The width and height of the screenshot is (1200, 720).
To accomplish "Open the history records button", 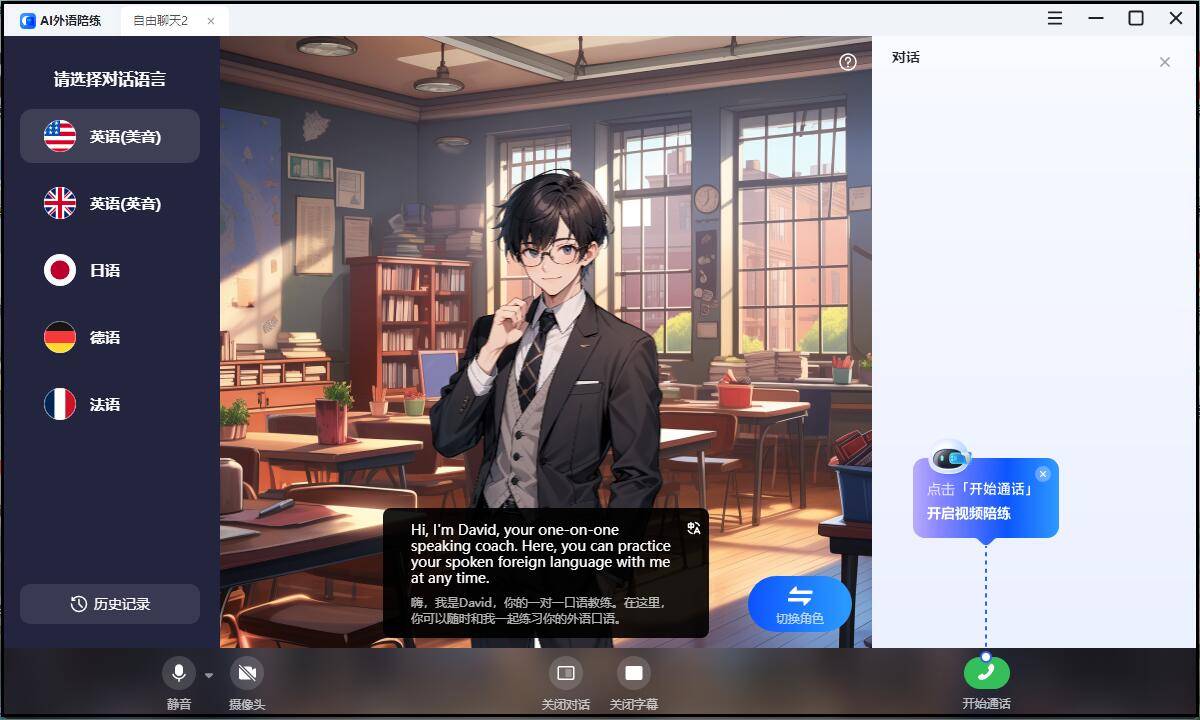I will (x=110, y=604).
